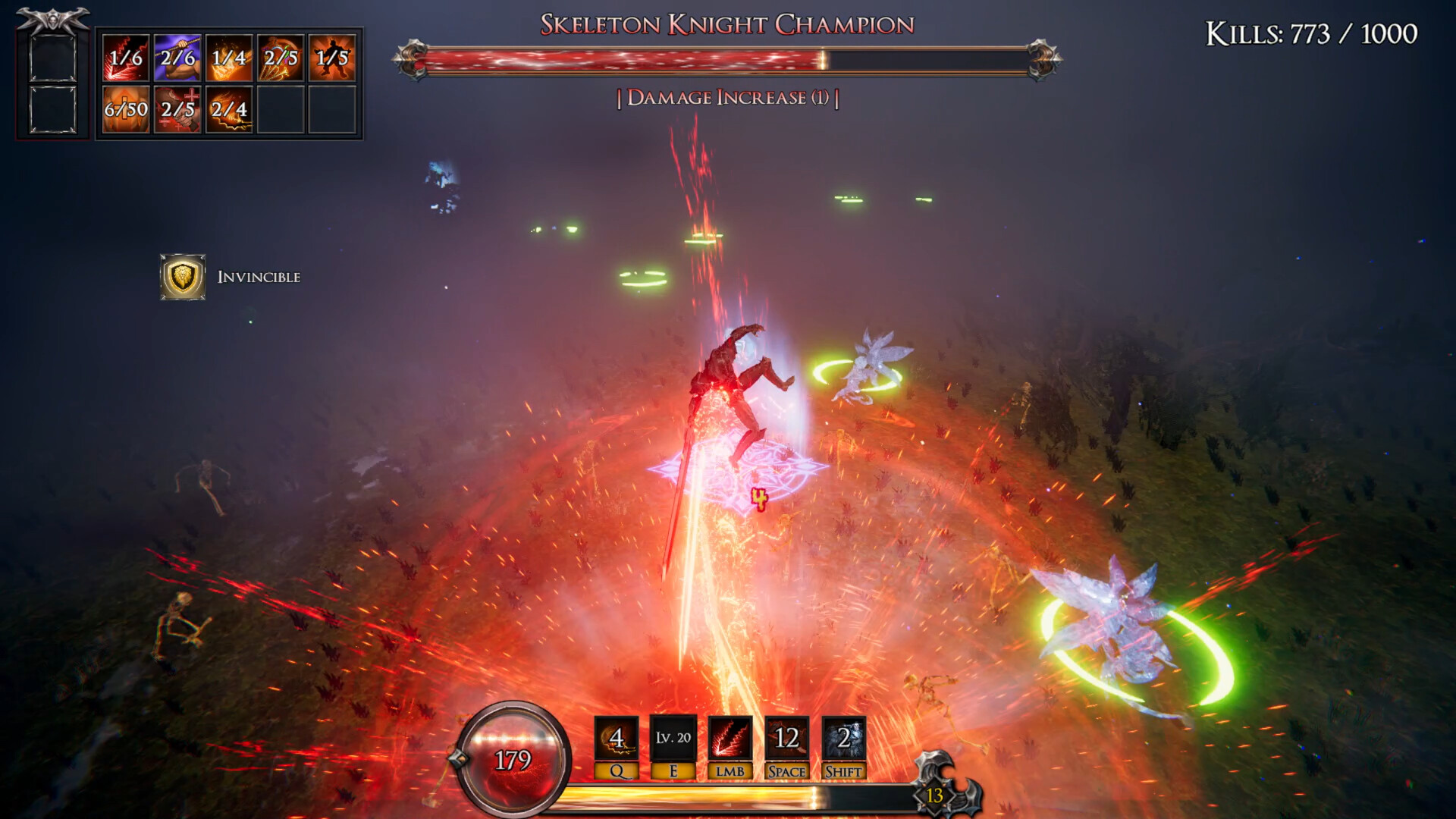
Task: Open the fiery whip skill marked 2/4
Action: [x=229, y=111]
